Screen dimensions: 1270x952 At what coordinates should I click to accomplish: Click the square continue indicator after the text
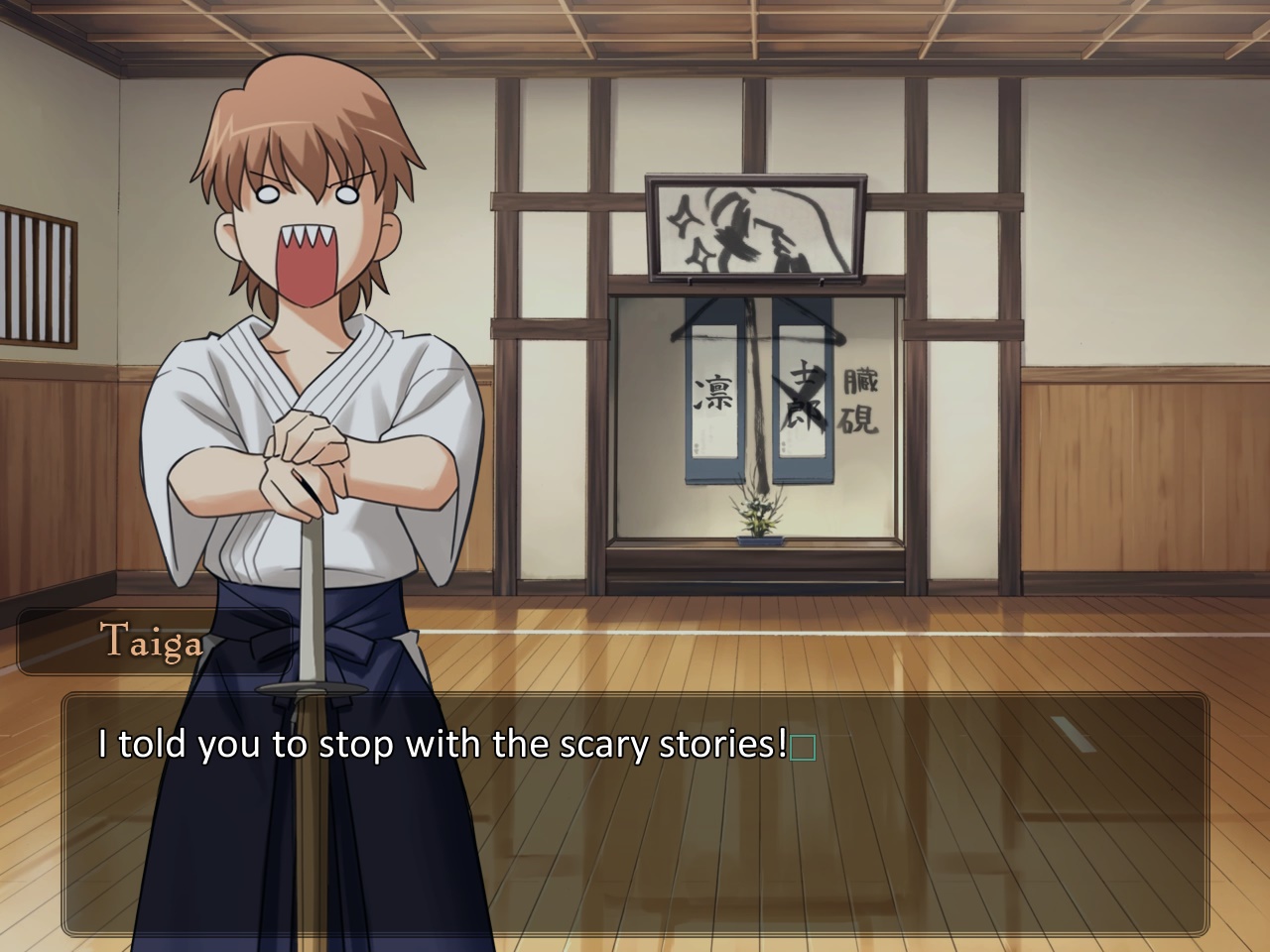tap(804, 747)
